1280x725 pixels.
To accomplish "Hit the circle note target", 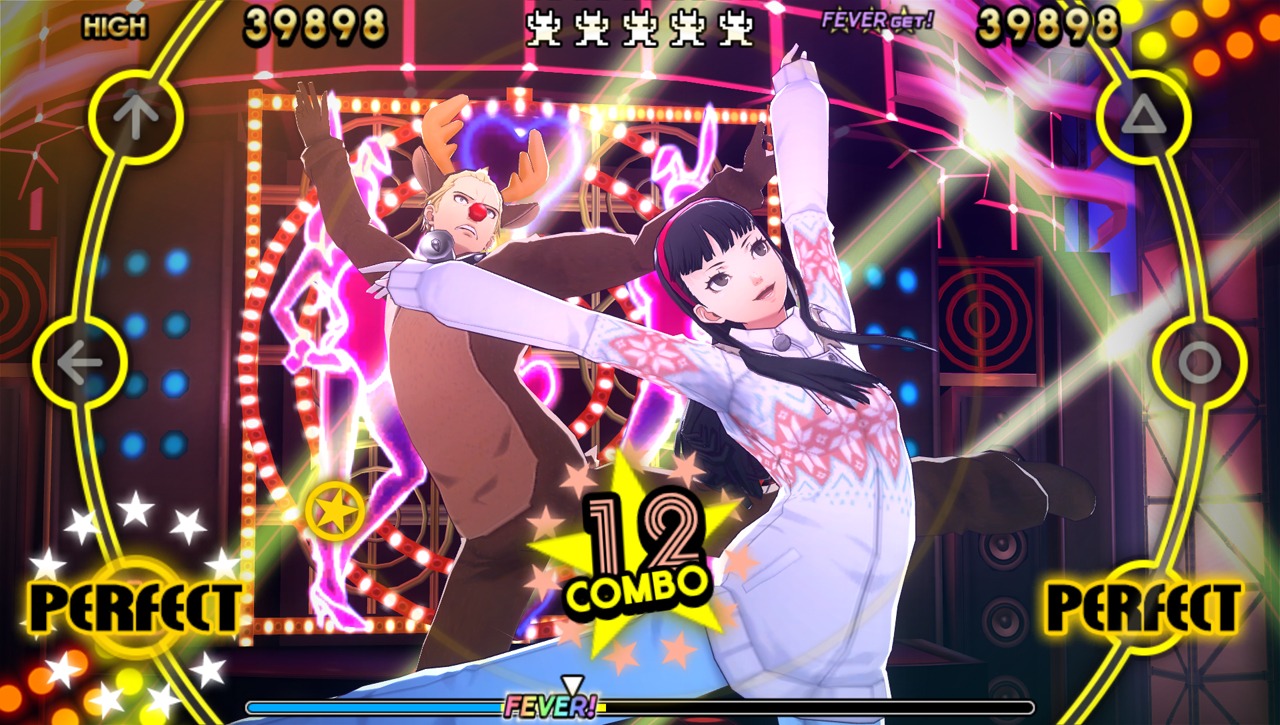I will [1199, 364].
